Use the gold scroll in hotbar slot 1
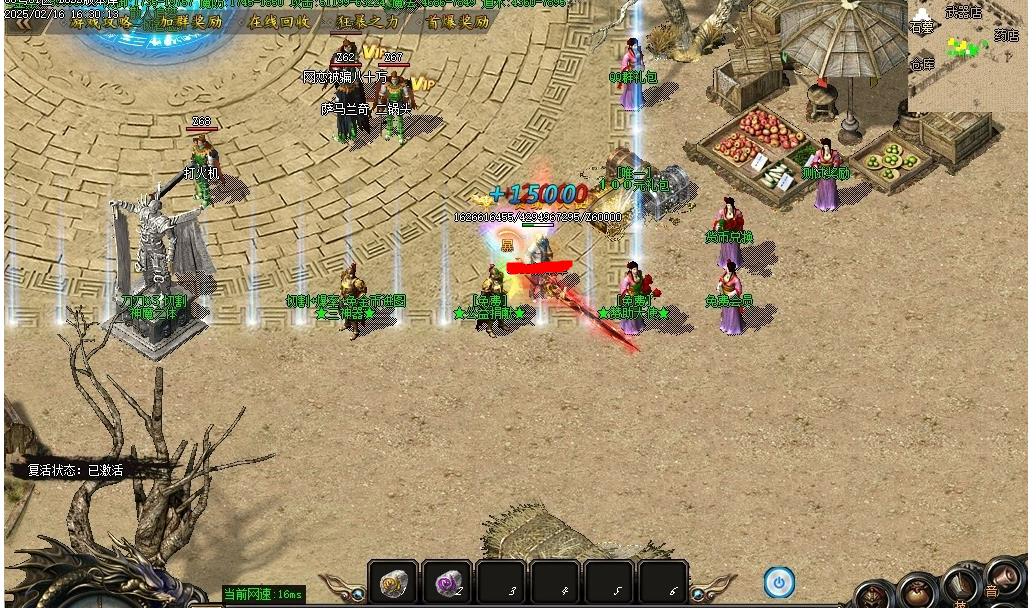Viewport: 1036px width, 608px height. click(393, 582)
